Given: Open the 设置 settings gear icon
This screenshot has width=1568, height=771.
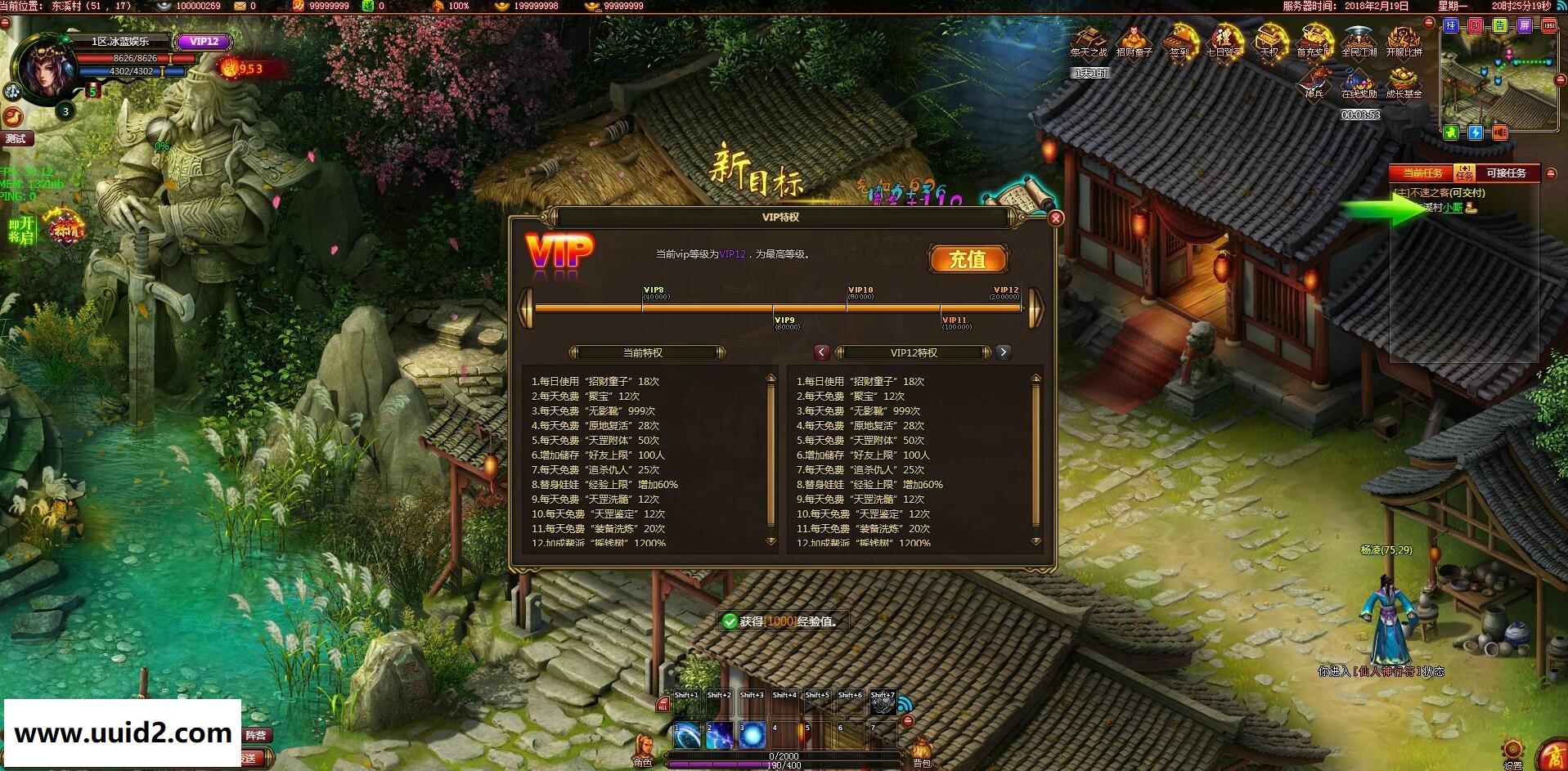Looking at the screenshot, I should coord(1512,749).
